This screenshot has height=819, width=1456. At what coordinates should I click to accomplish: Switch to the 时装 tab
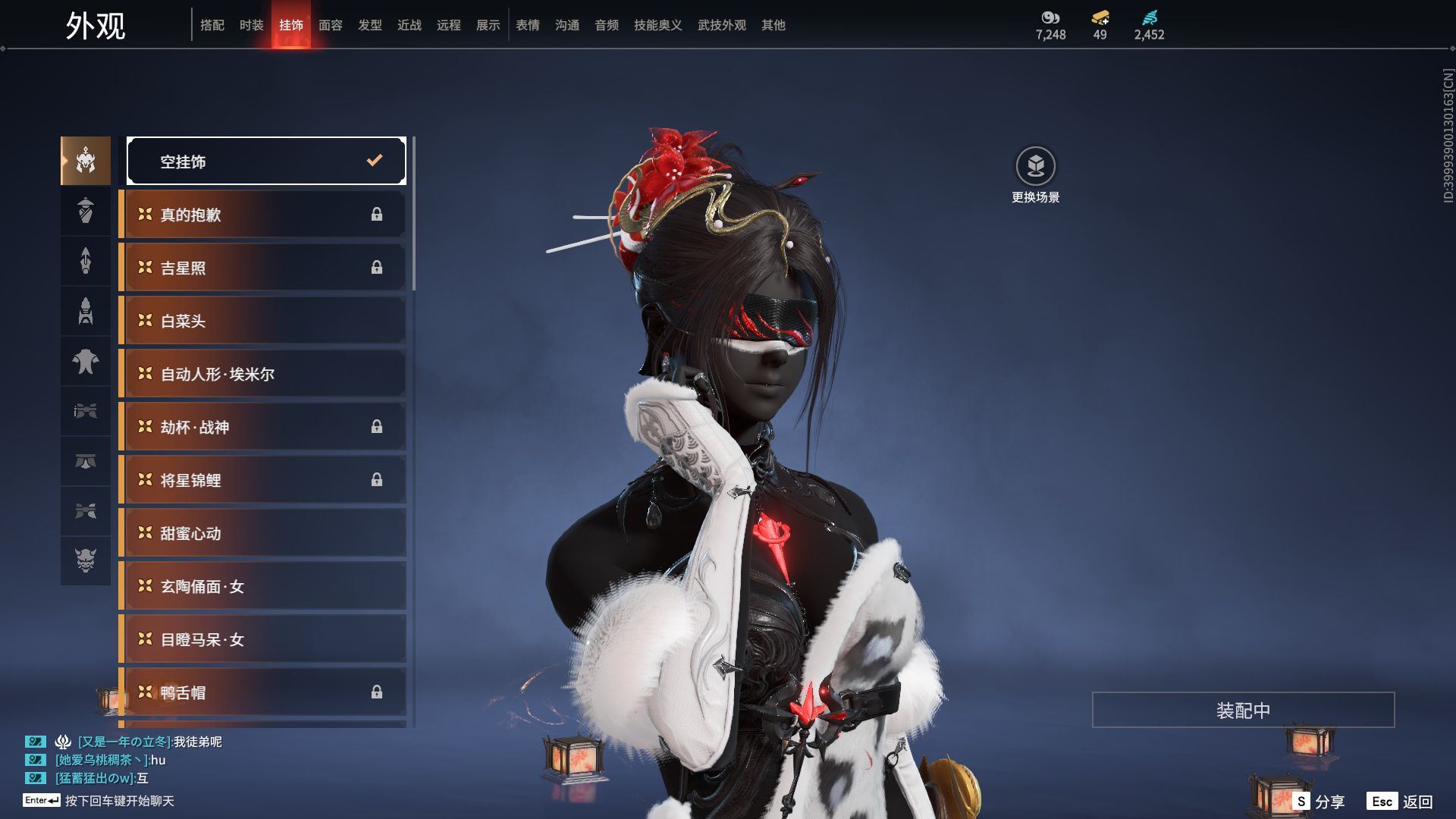pos(251,25)
